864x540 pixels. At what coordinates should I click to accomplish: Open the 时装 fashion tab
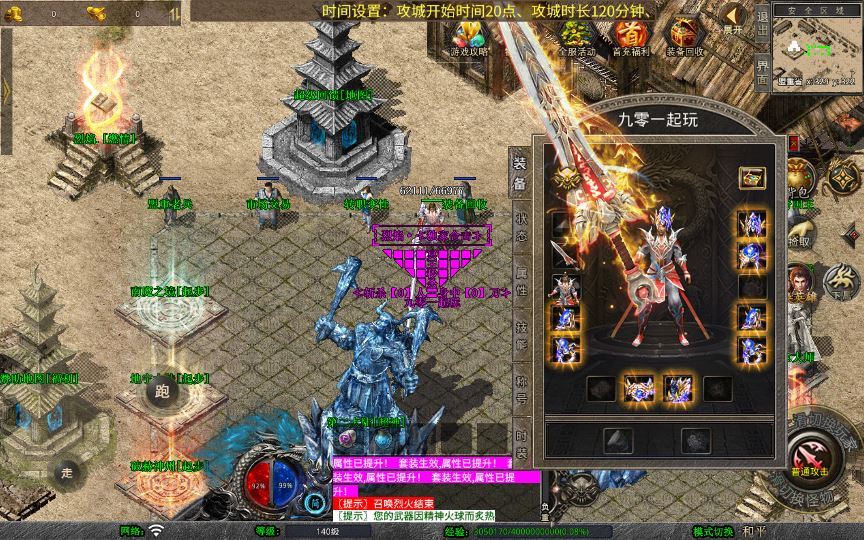[521, 440]
